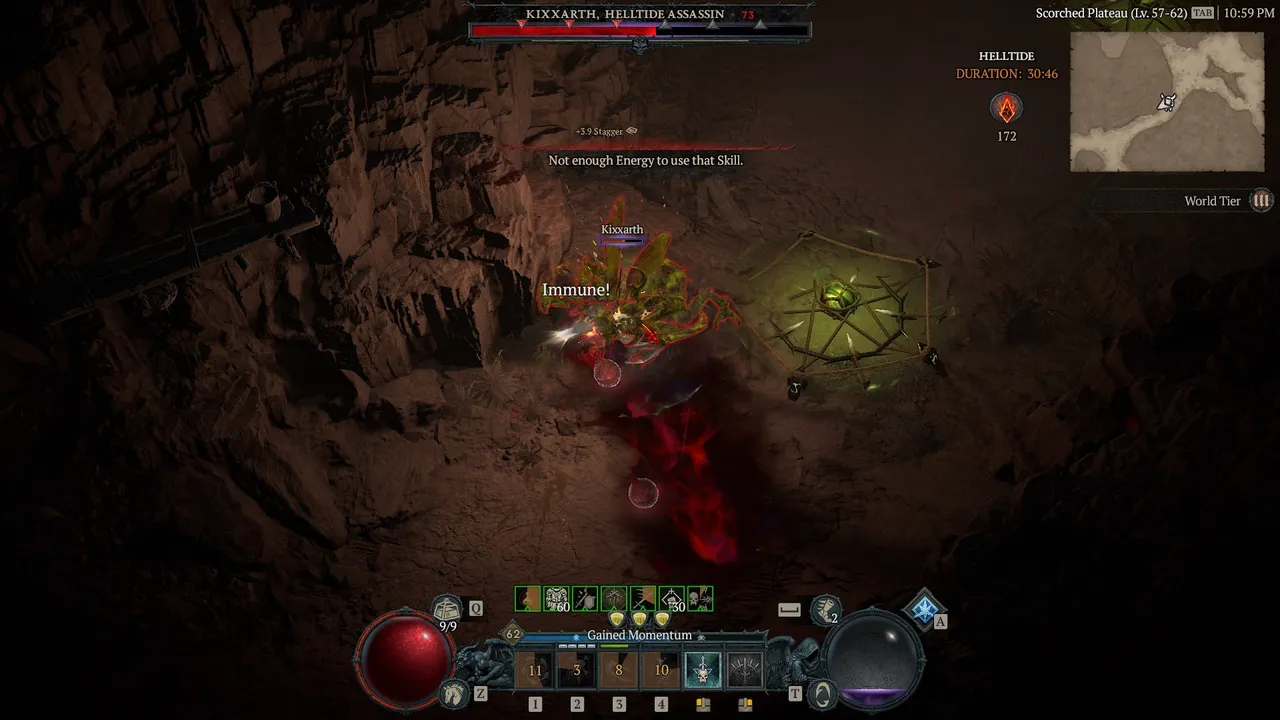This screenshot has width=1280, height=720.
Task: Select the Helltide cinders icon
Action: point(1006,108)
